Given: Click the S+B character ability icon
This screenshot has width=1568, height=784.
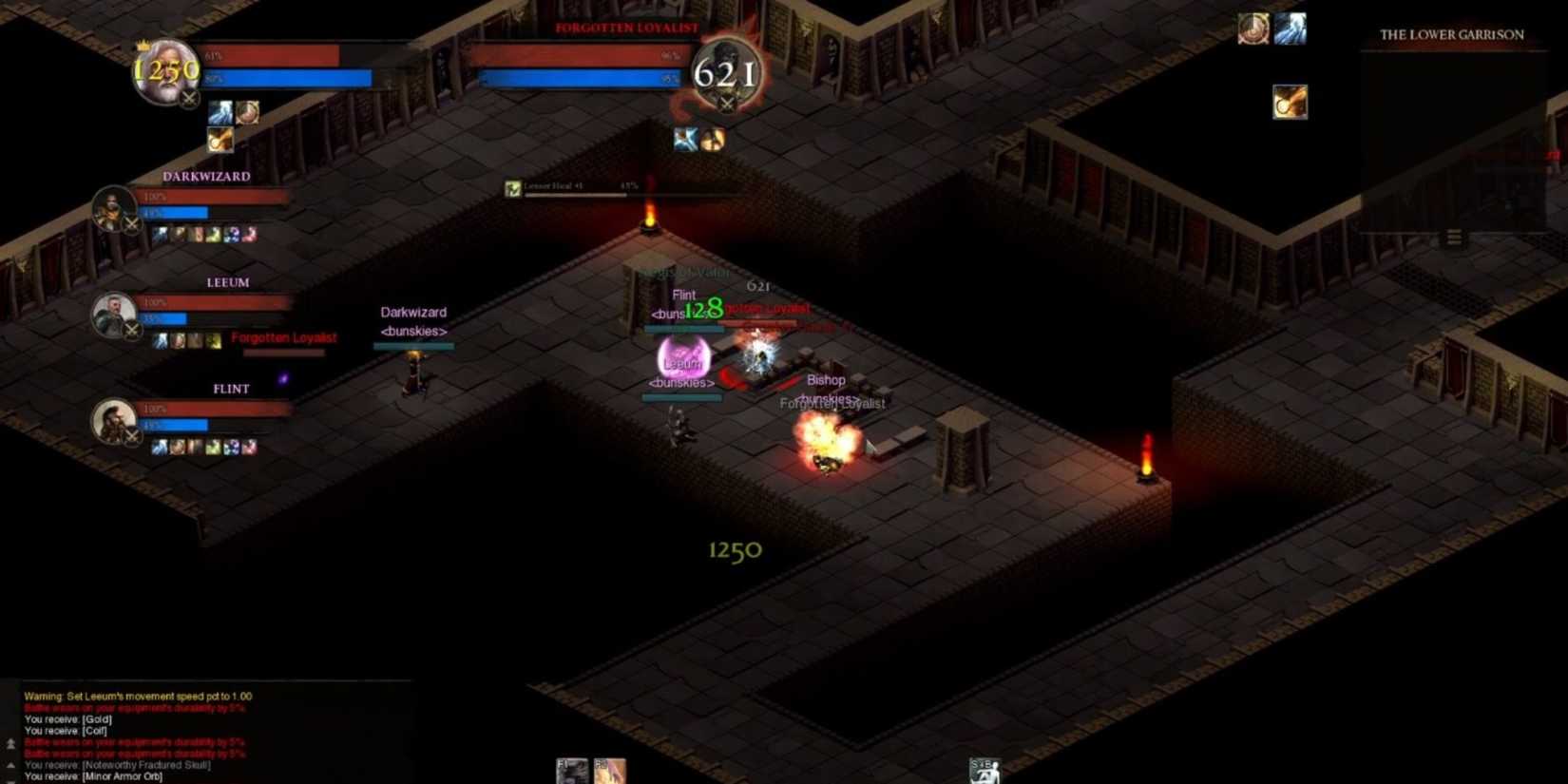Looking at the screenshot, I should click(x=983, y=772).
